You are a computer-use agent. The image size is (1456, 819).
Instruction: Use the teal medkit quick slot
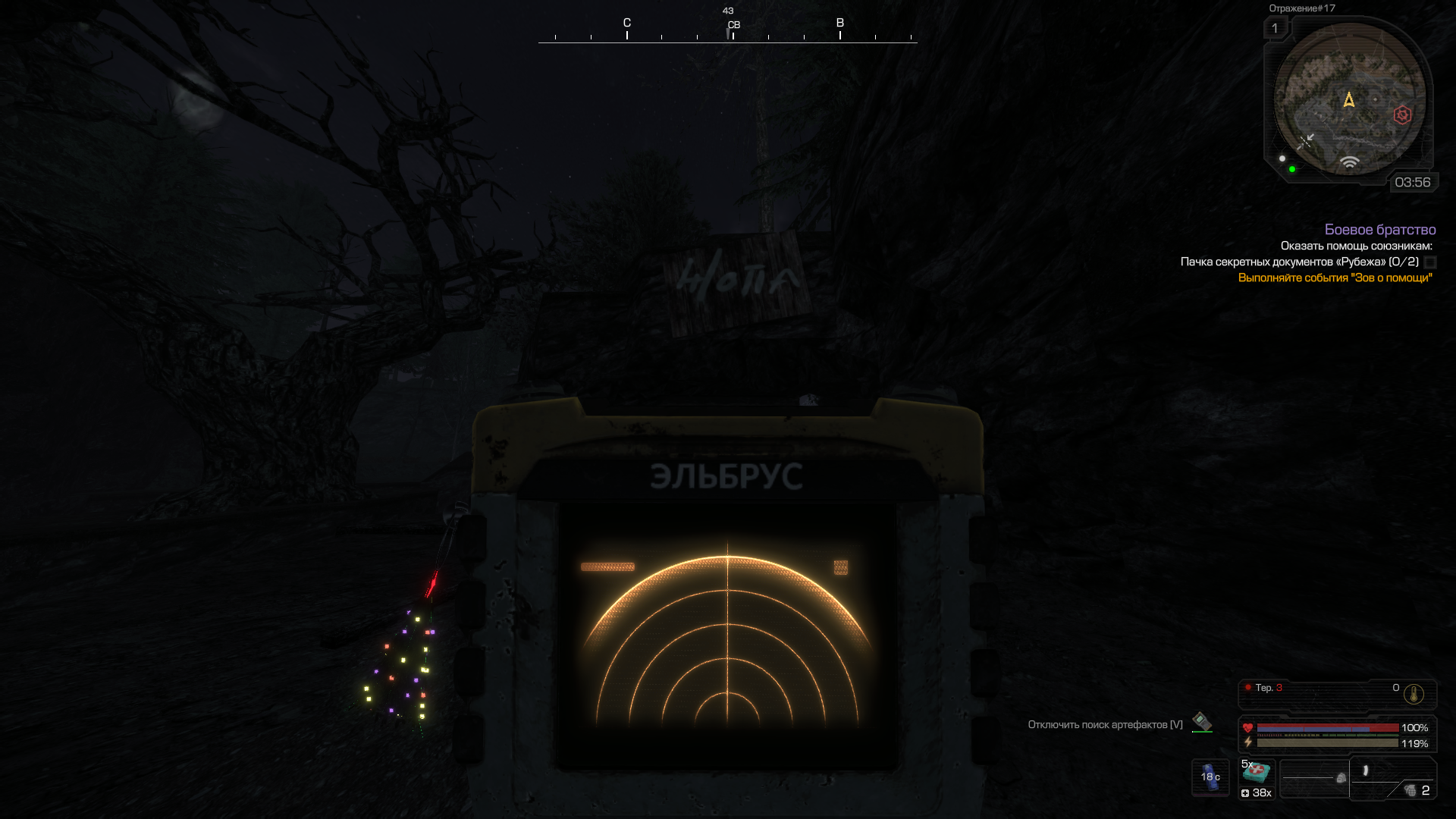(1257, 773)
